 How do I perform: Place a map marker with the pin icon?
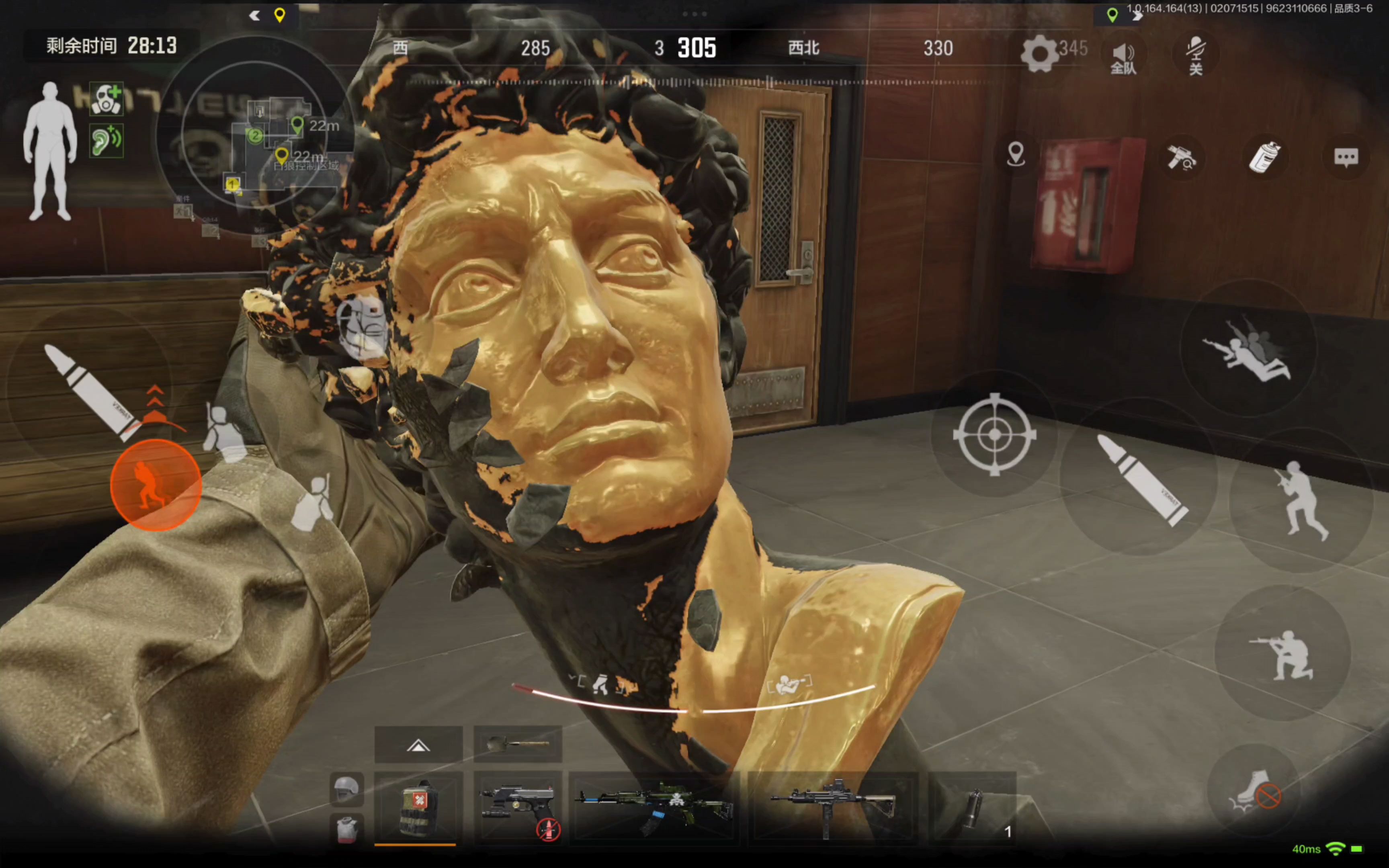[1015, 154]
